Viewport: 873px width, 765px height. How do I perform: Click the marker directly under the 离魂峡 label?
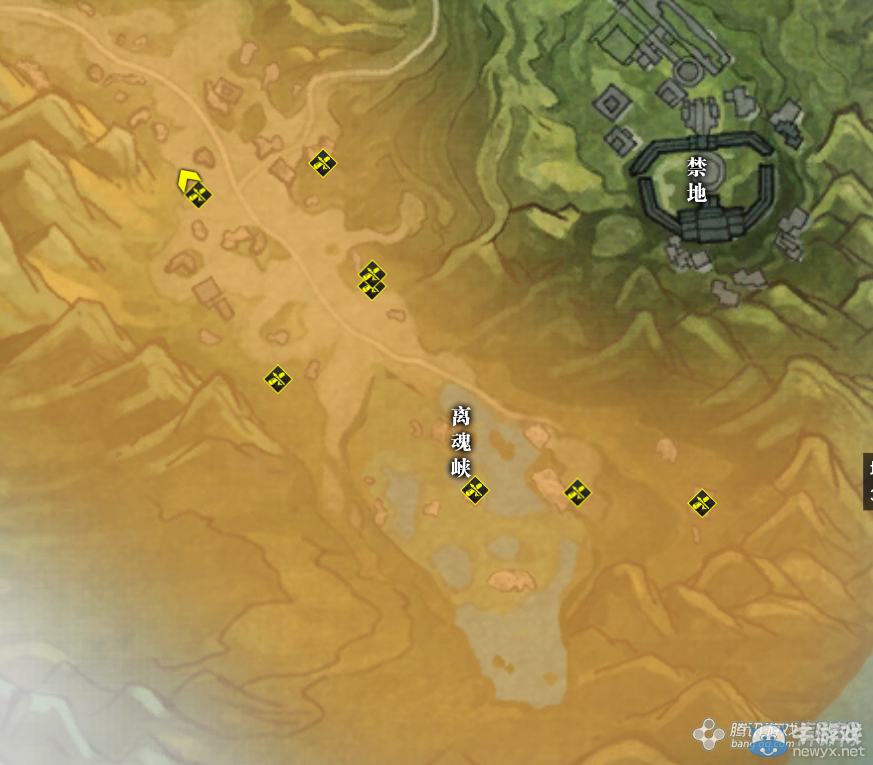pyautogui.click(x=475, y=490)
